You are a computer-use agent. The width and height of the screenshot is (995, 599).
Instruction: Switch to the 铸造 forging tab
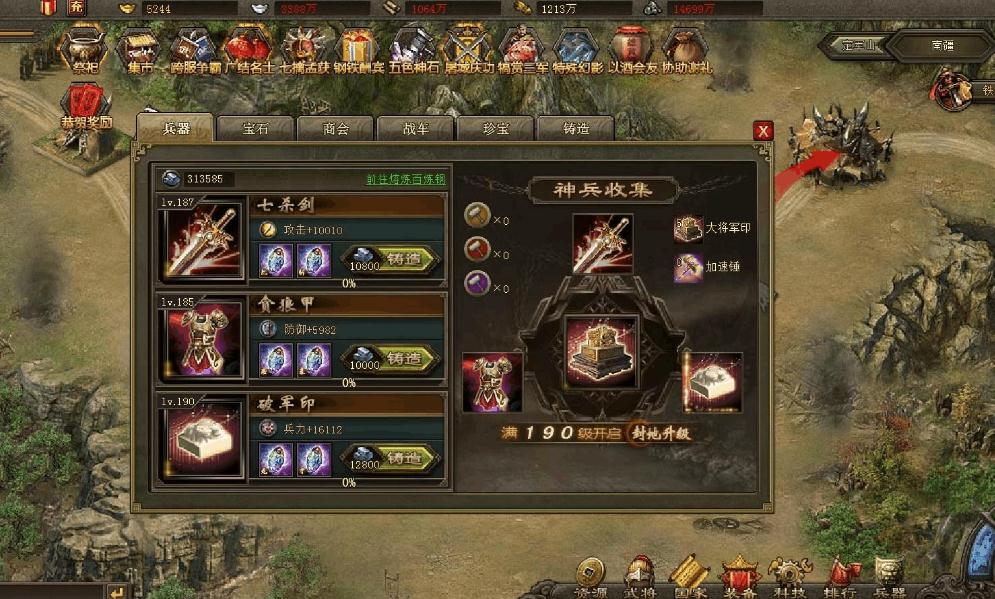575,129
